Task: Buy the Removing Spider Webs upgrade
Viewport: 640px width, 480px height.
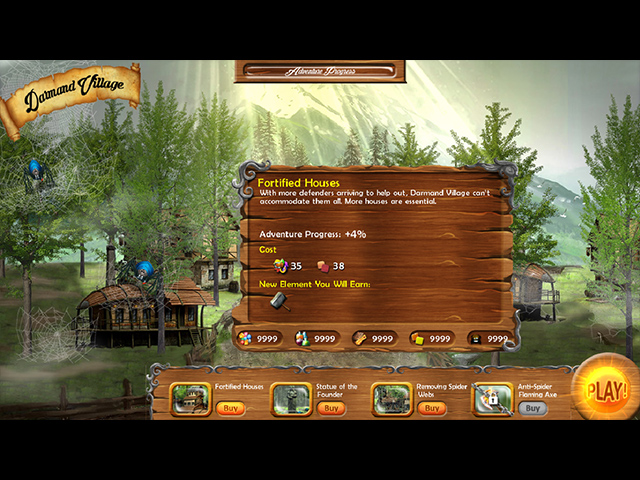Action: tap(431, 408)
